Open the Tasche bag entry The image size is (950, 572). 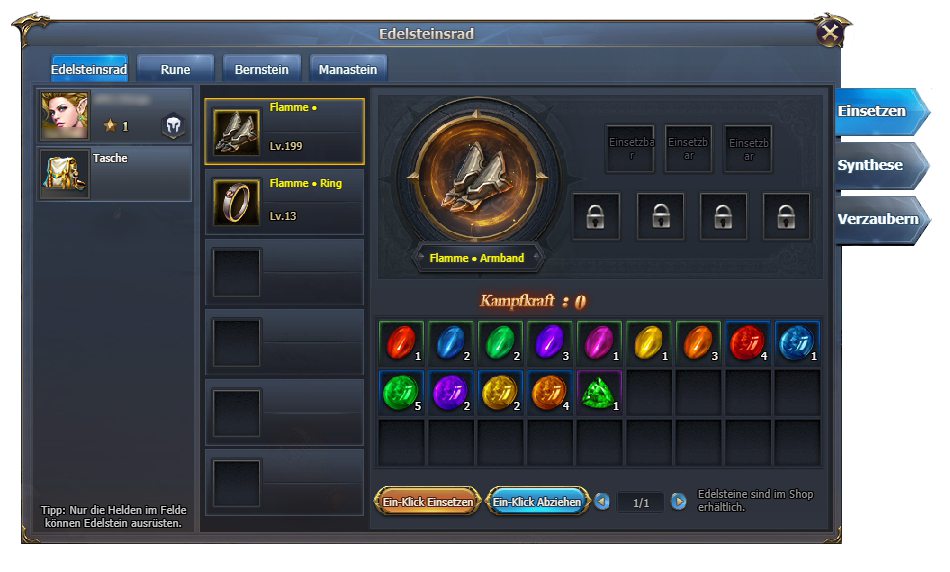(x=114, y=173)
